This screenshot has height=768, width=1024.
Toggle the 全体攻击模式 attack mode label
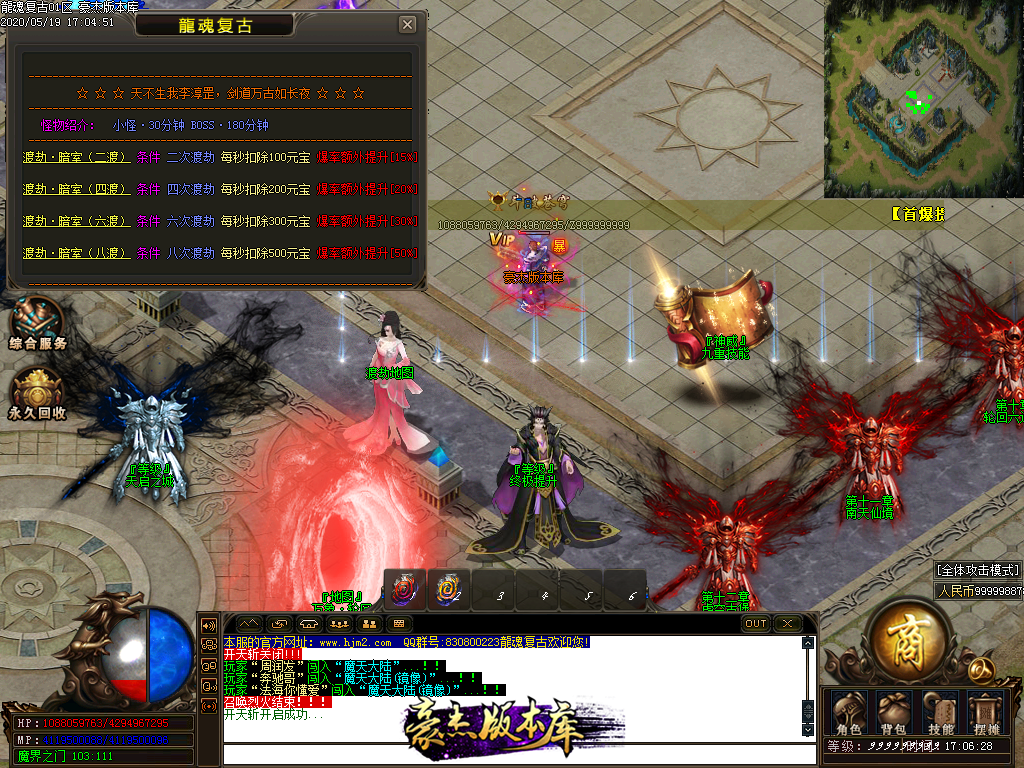coord(978,570)
